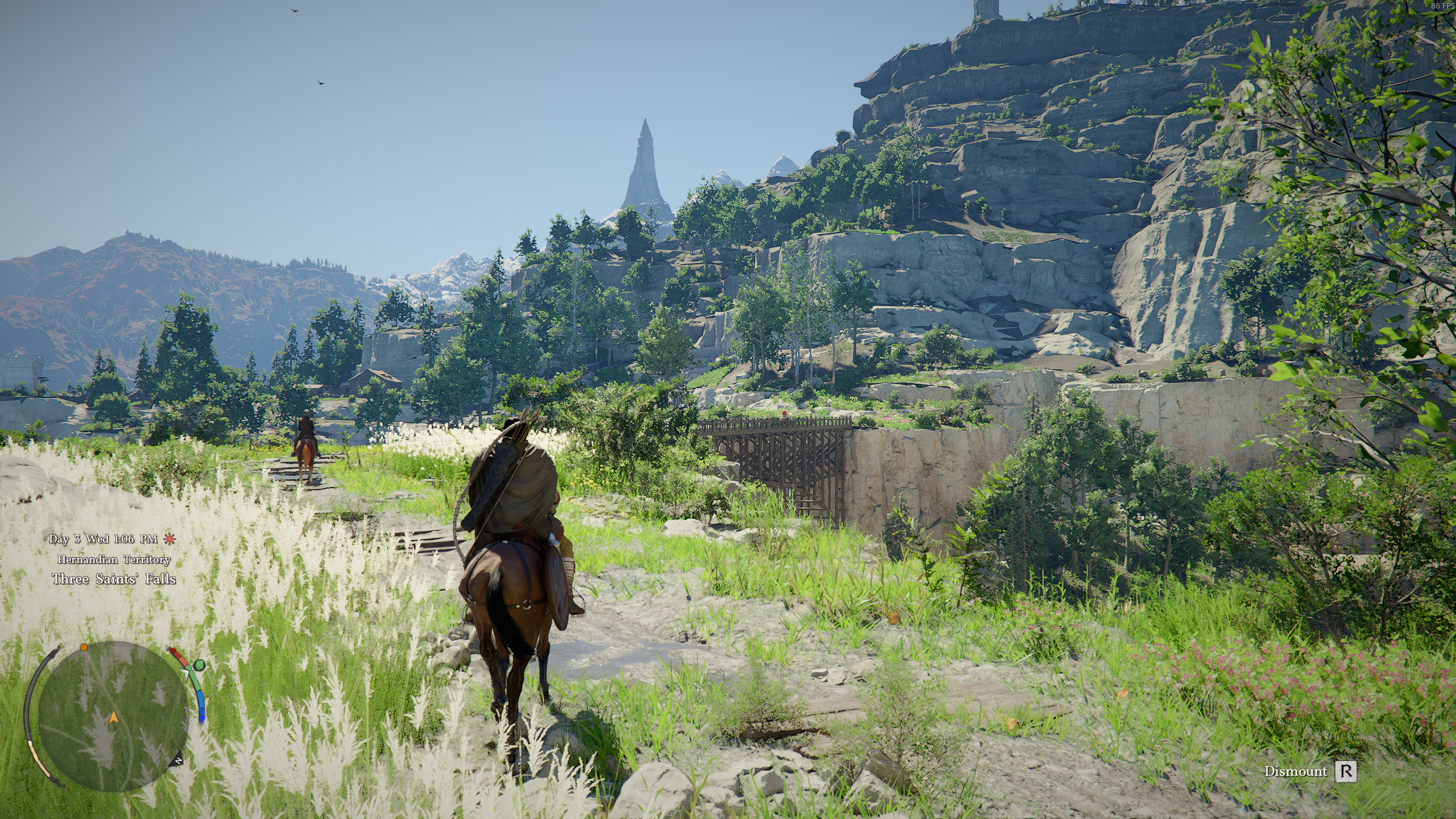Click the north compass indicator on minimap
Image resolution: width=1456 pixels, height=819 pixels.
pos(179,760)
